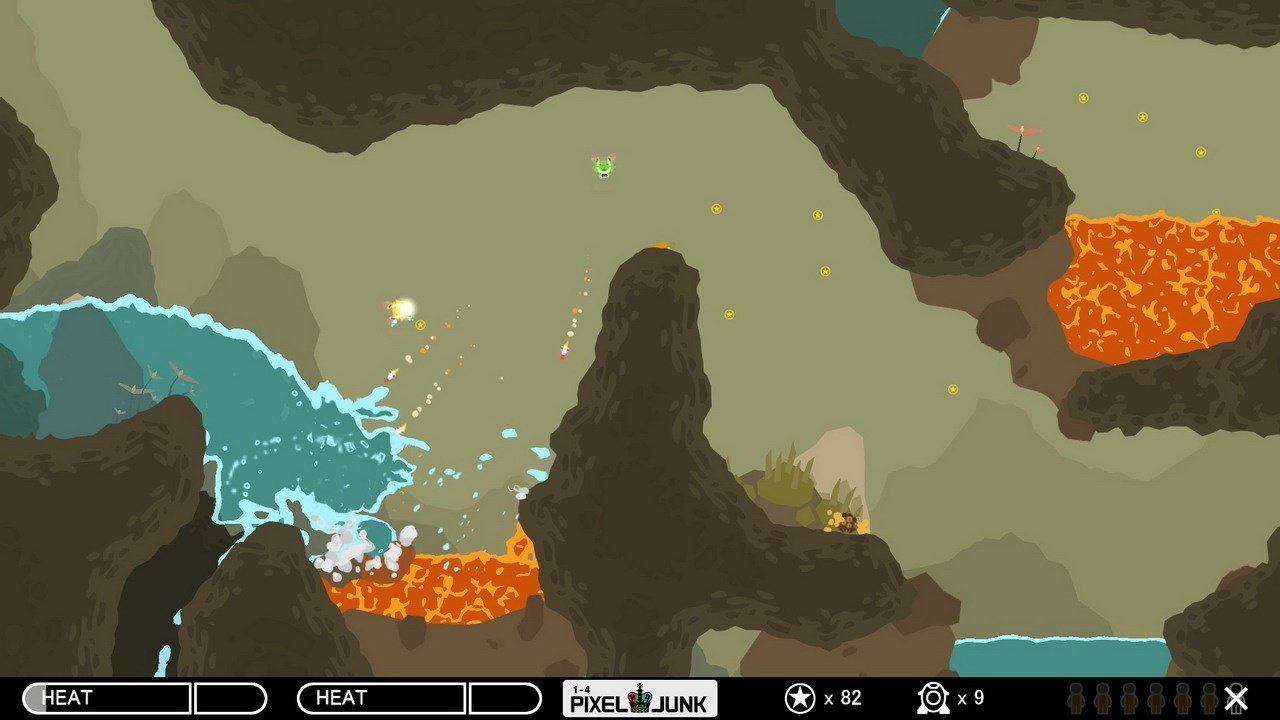Click a gold star collectible in the open cavern
Viewport: 1280px width, 720px height.
[716, 210]
